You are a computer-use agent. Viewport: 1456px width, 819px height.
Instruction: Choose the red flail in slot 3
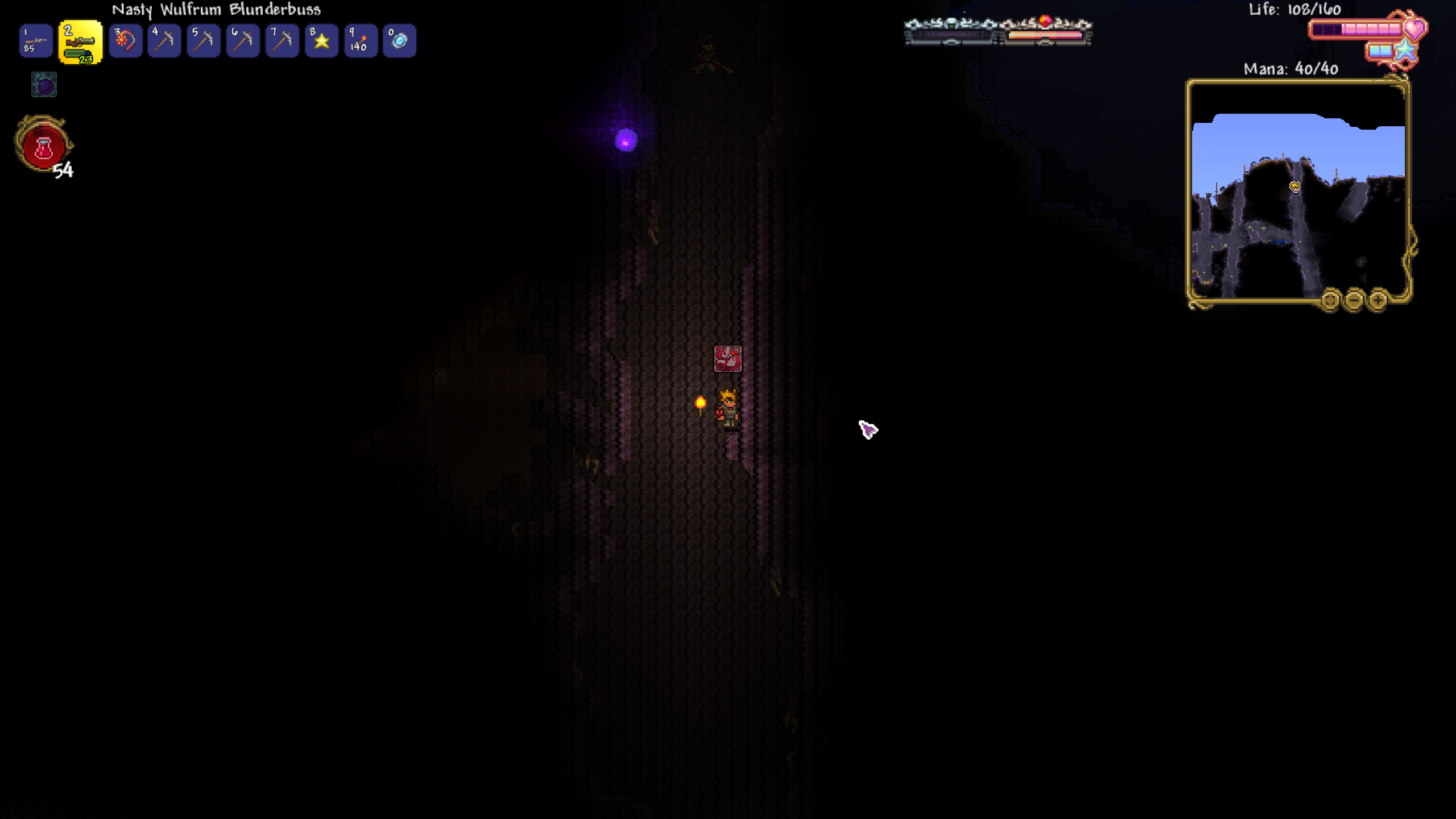[125, 40]
